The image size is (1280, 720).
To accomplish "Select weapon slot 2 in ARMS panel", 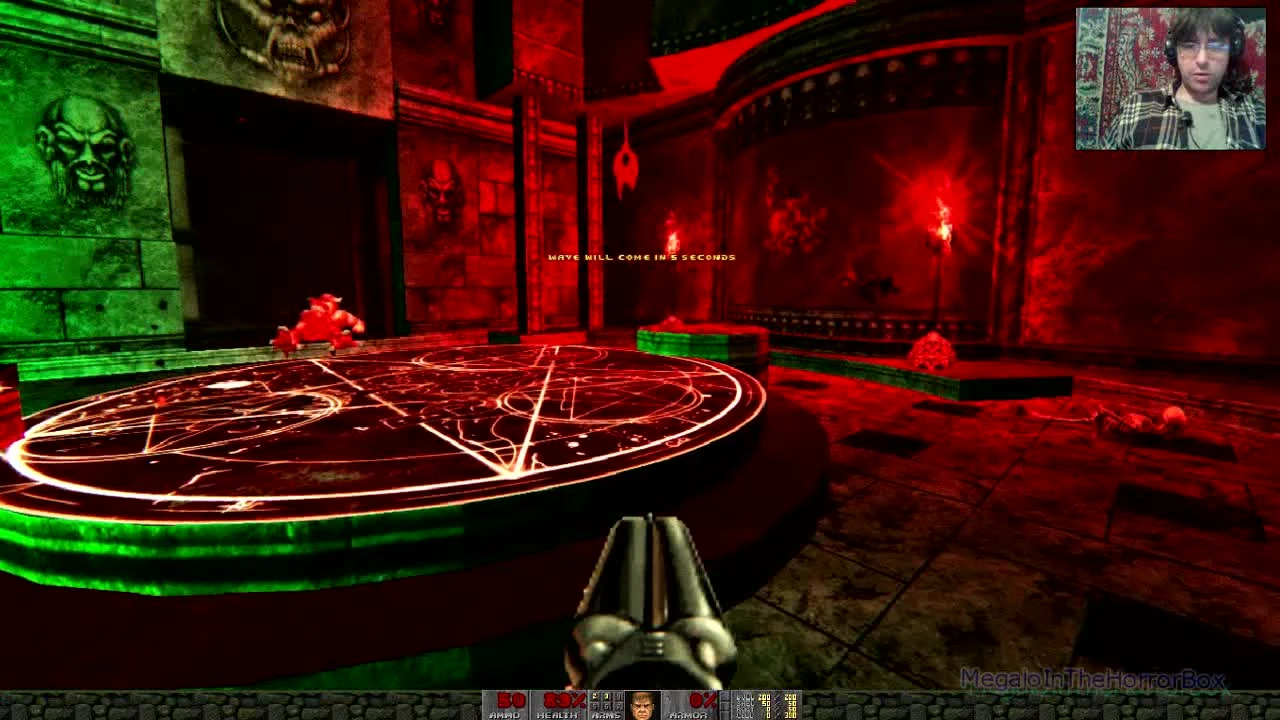I will pyautogui.click(x=594, y=695).
